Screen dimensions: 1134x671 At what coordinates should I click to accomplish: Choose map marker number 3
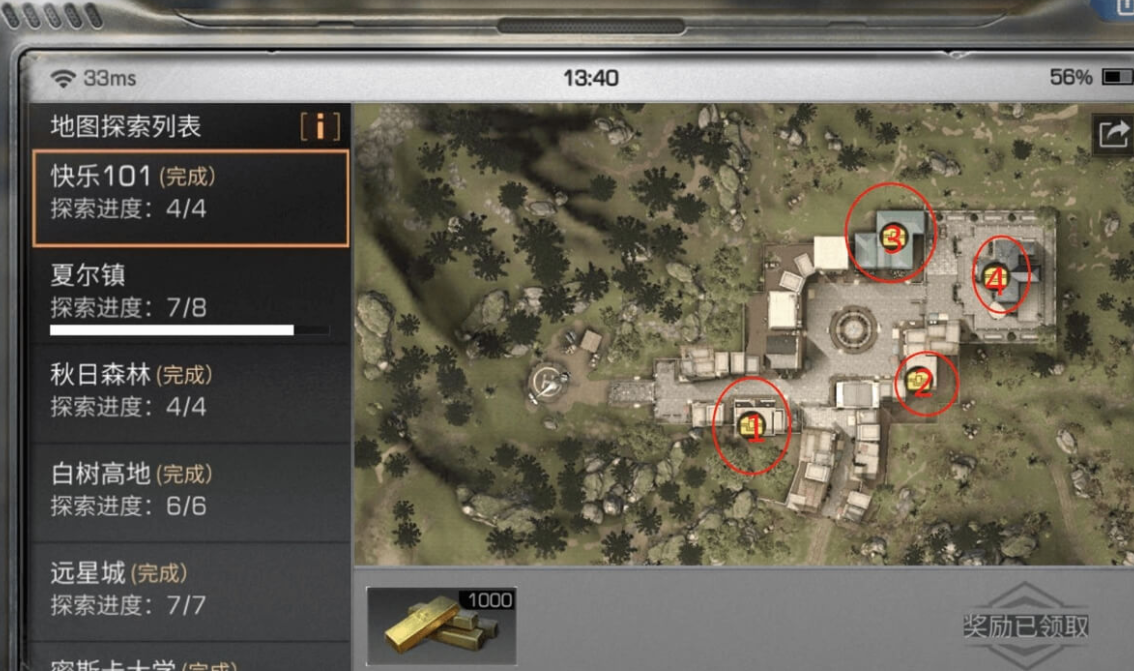[891, 236]
